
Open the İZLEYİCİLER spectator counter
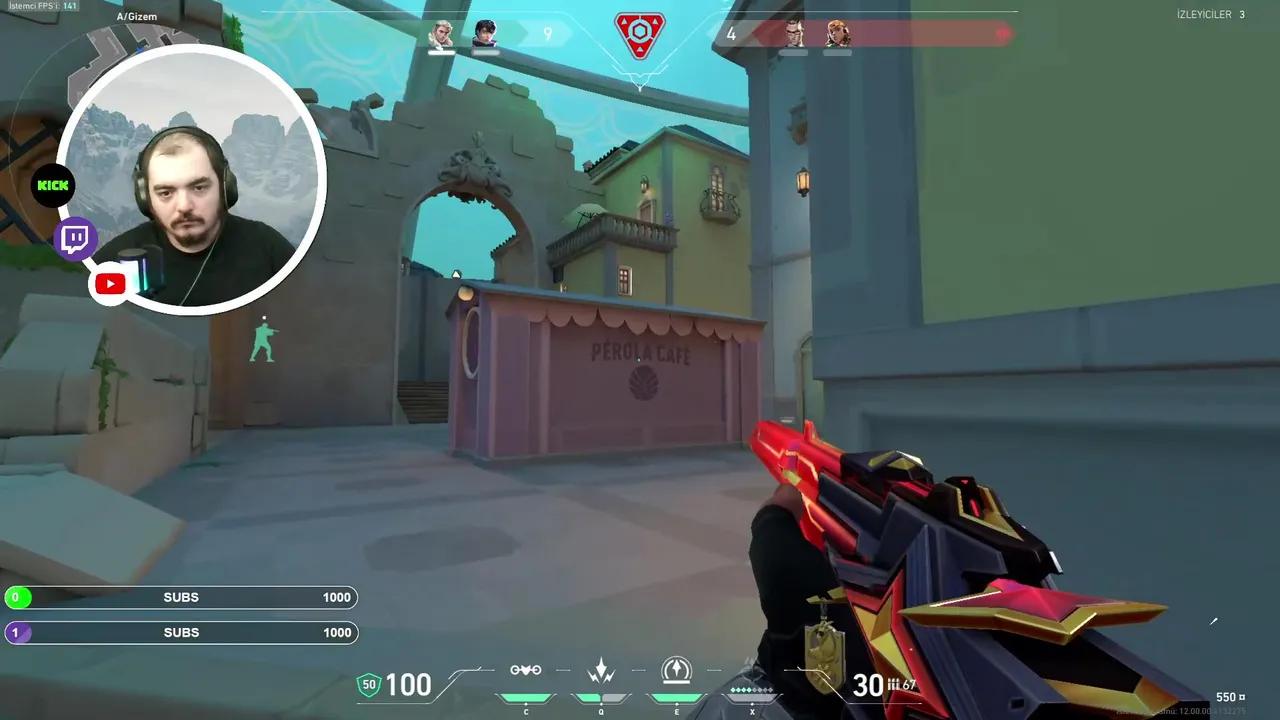click(1211, 14)
